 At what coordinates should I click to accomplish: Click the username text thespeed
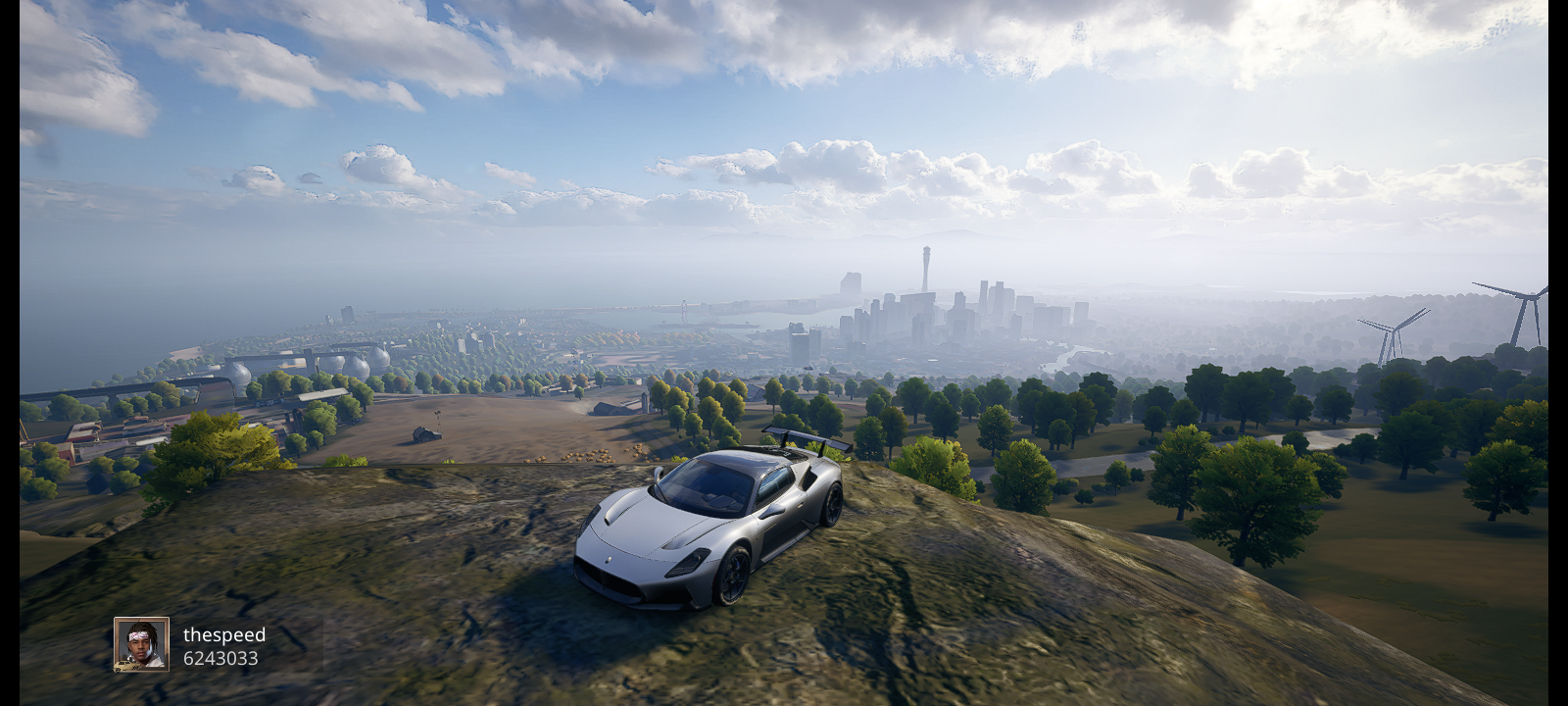pos(224,635)
